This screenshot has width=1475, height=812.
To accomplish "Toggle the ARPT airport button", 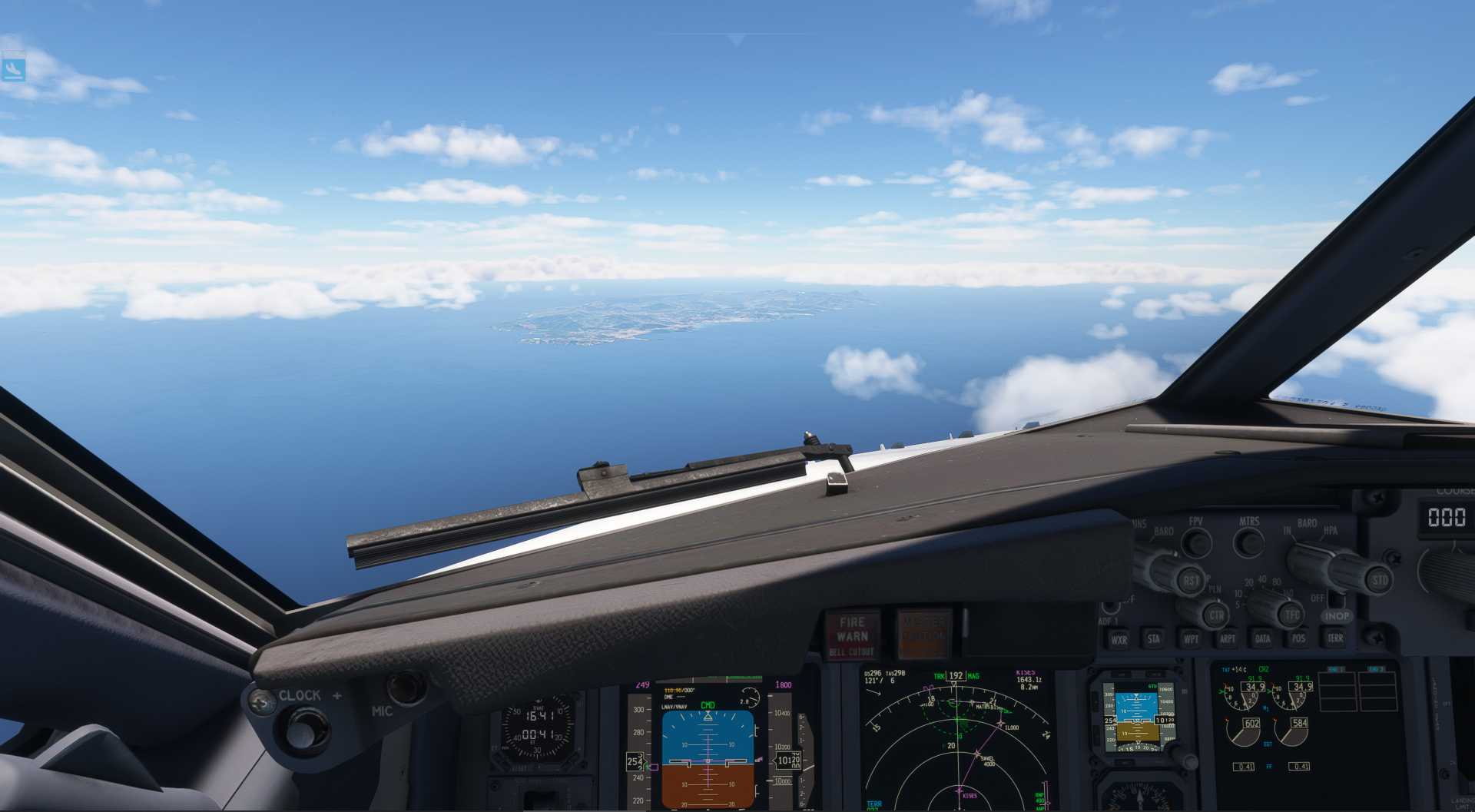I will (x=1227, y=638).
